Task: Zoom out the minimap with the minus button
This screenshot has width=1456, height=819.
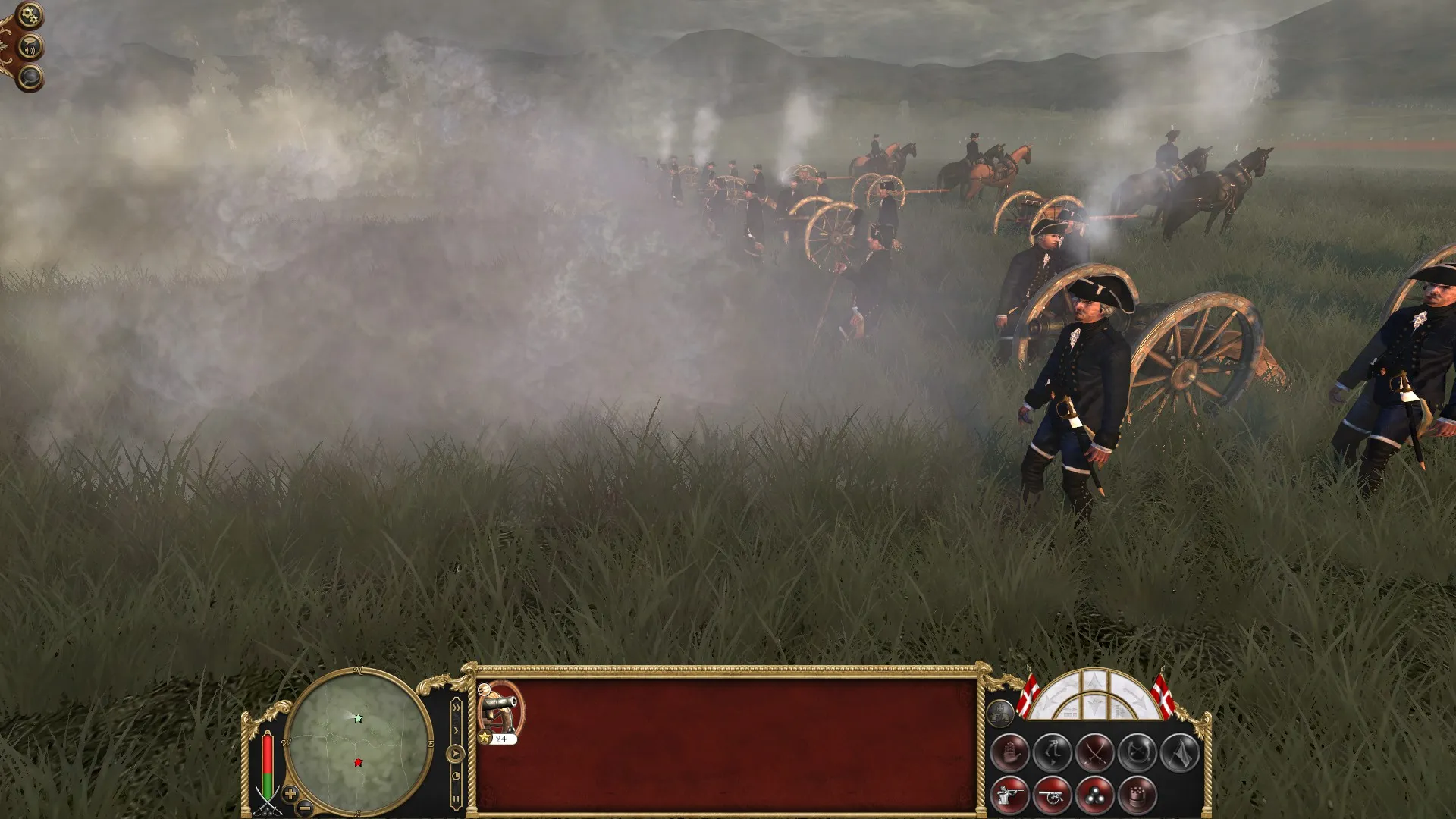Action: [305, 808]
